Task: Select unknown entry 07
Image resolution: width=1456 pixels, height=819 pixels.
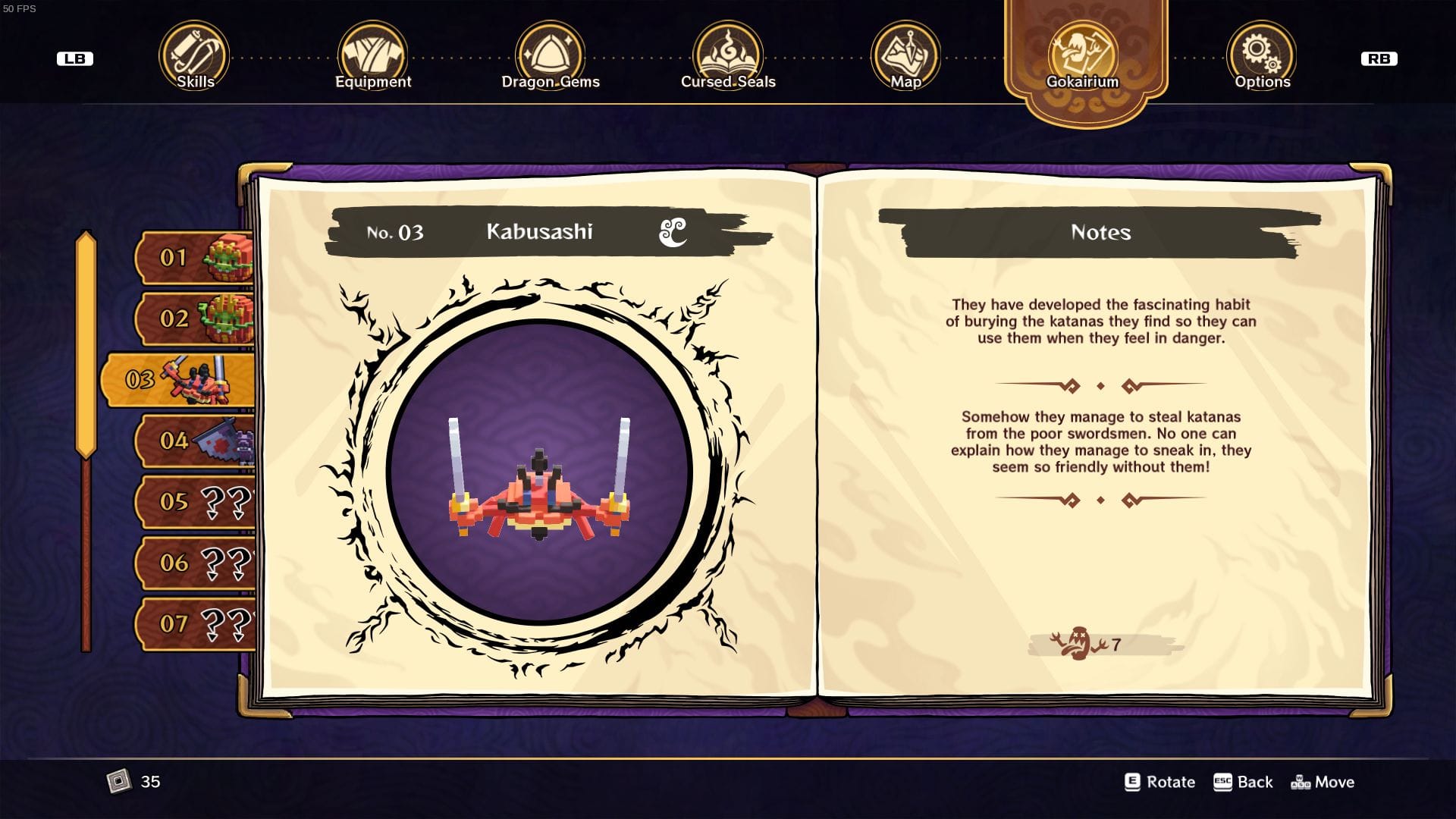Action: tap(196, 623)
